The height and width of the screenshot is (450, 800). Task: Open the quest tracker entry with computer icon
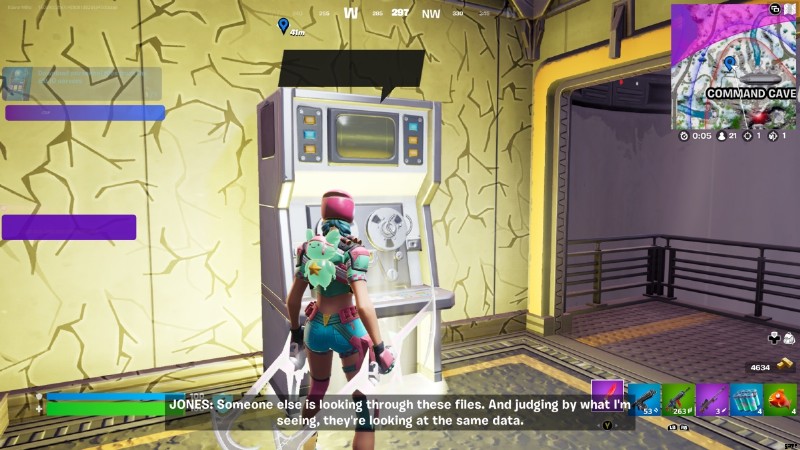[x=83, y=83]
